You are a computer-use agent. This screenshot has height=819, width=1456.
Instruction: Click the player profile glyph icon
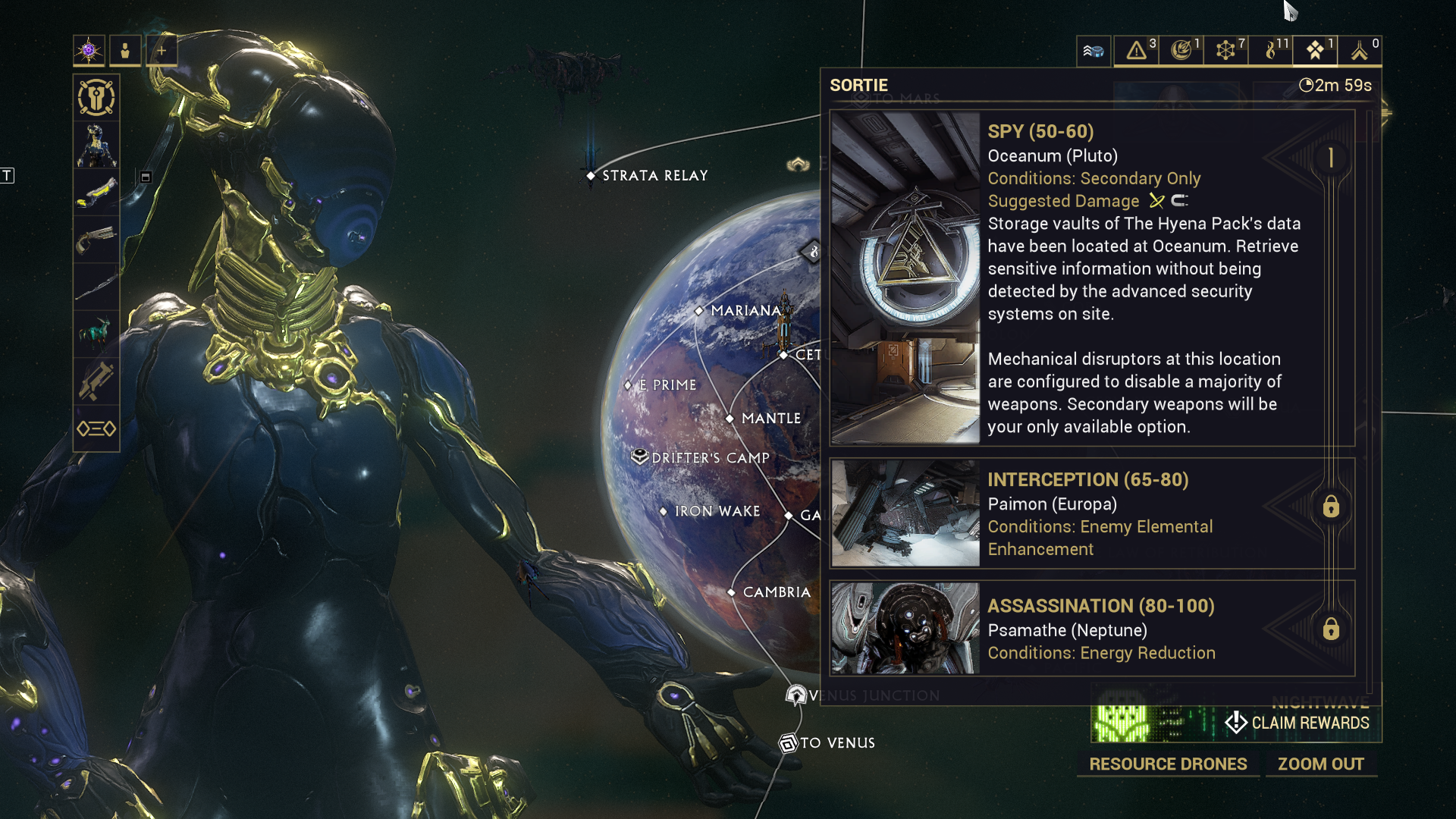click(89, 51)
